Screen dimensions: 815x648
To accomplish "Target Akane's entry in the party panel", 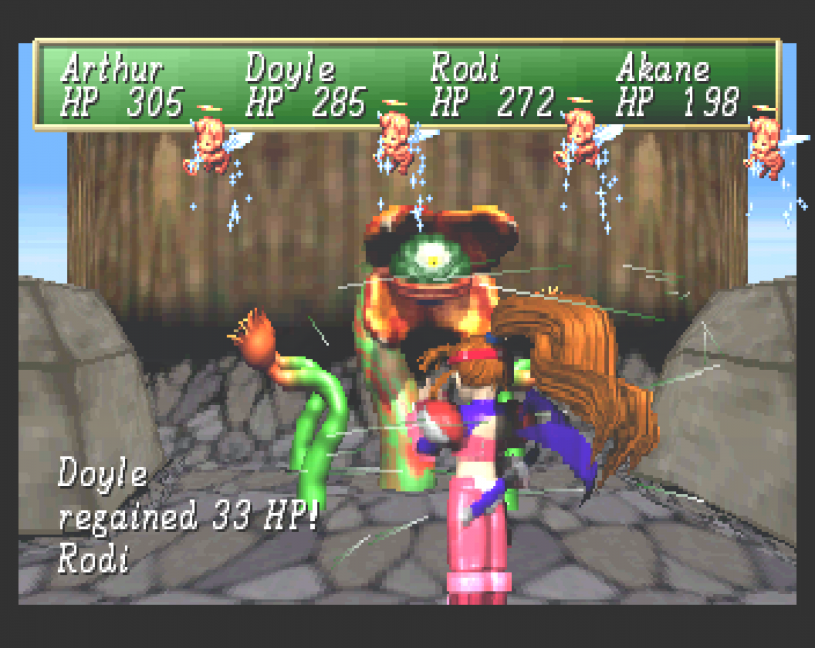I will point(663,72).
